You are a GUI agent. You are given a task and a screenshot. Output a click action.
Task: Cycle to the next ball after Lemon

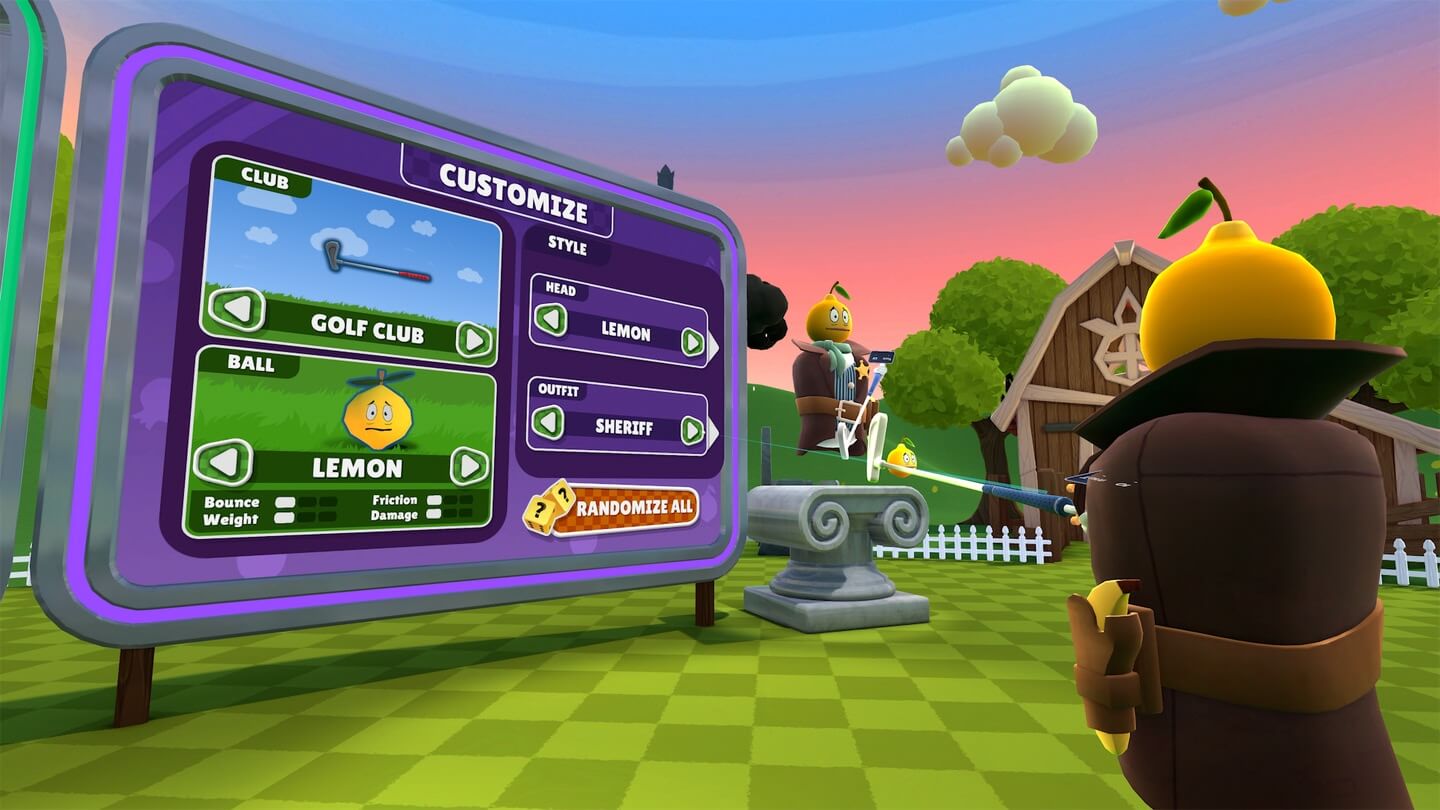pyautogui.click(x=468, y=466)
